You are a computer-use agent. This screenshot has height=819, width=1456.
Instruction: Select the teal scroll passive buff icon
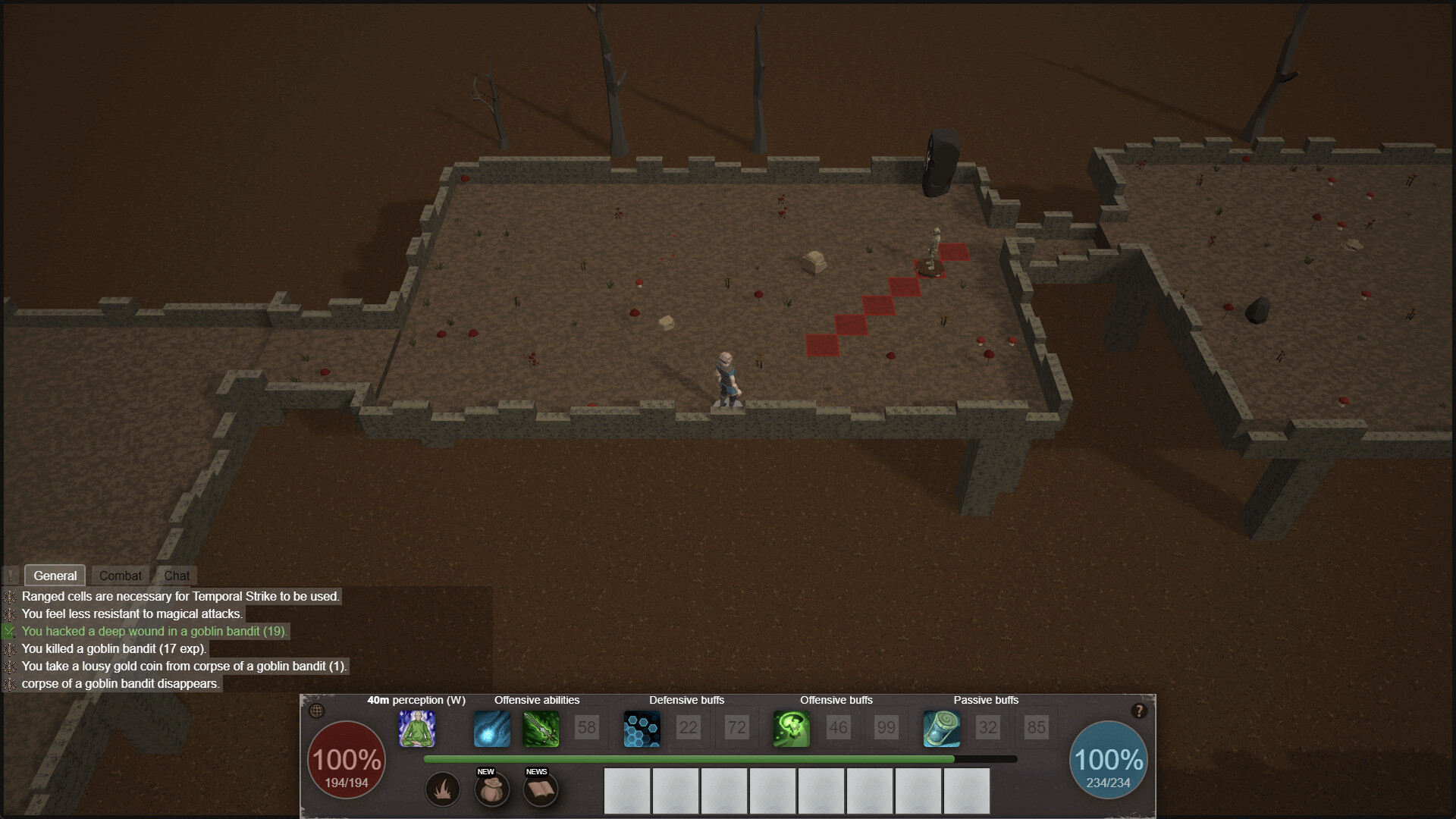[x=941, y=729]
